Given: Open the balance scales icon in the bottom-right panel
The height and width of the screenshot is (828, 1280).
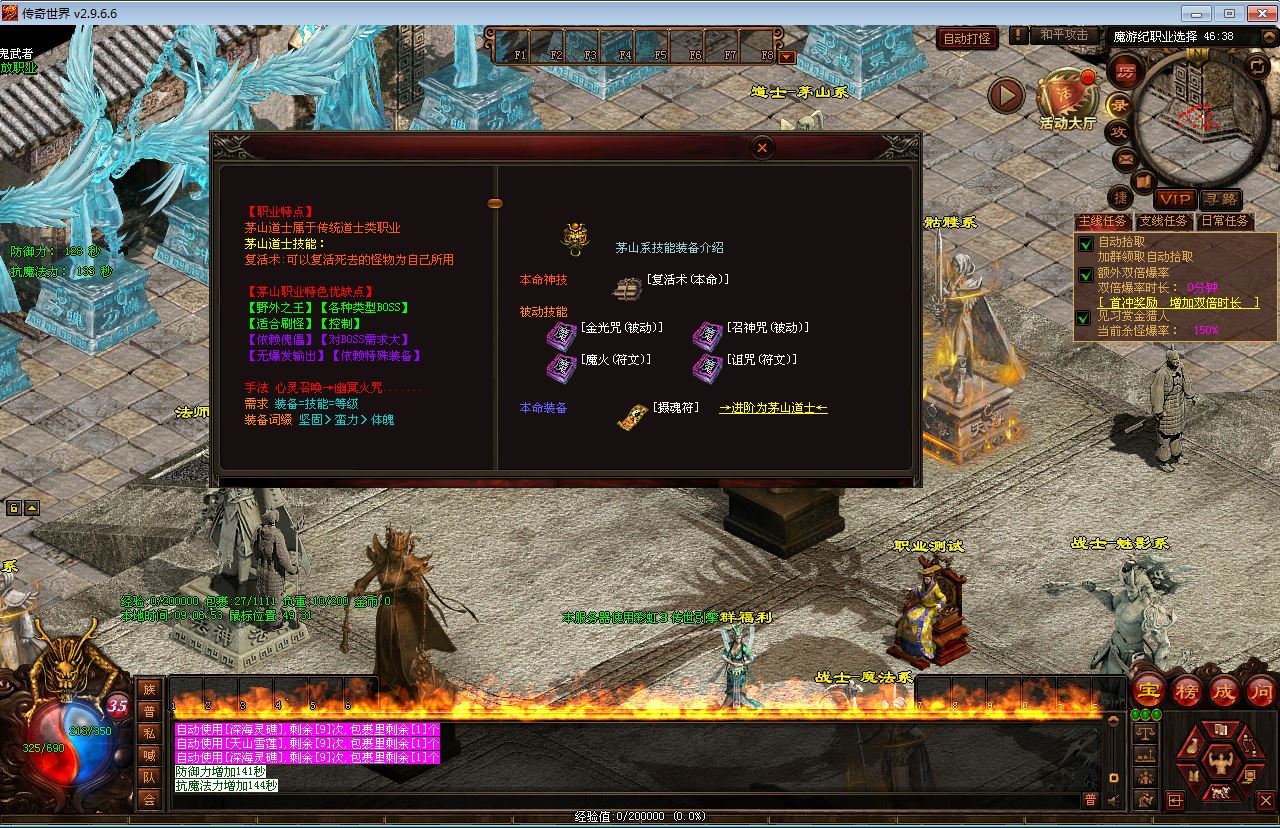Looking at the screenshot, I should (x=1146, y=732).
